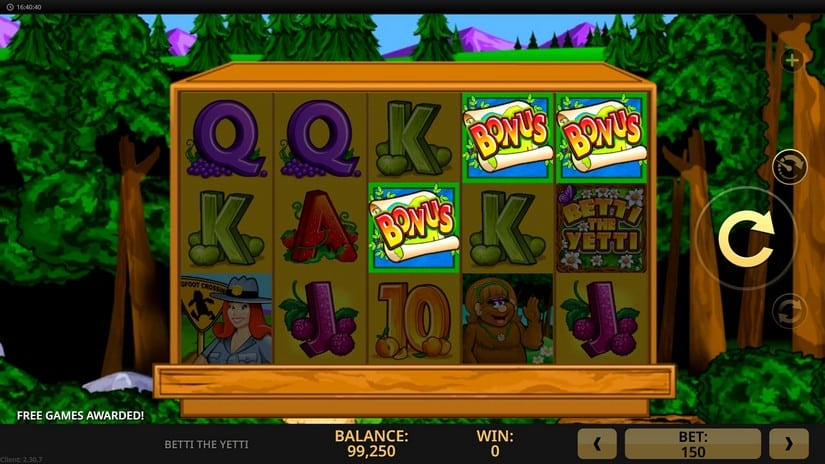Screen dimensions: 825x464
Task: Open the BET 150 amount panel
Action: coord(692,443)
